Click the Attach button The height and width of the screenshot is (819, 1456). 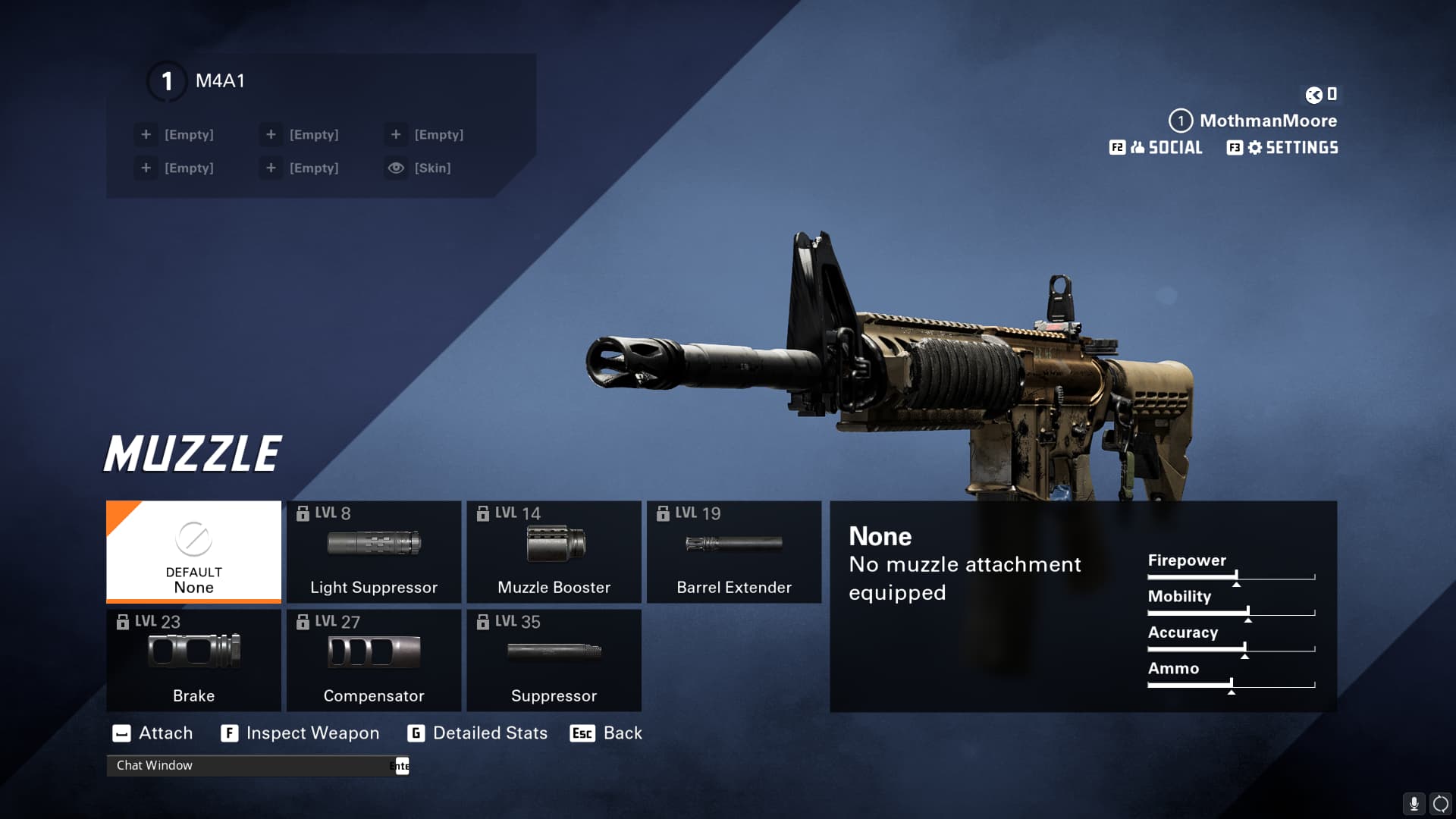pyautogui.click(x=153, y=733)
